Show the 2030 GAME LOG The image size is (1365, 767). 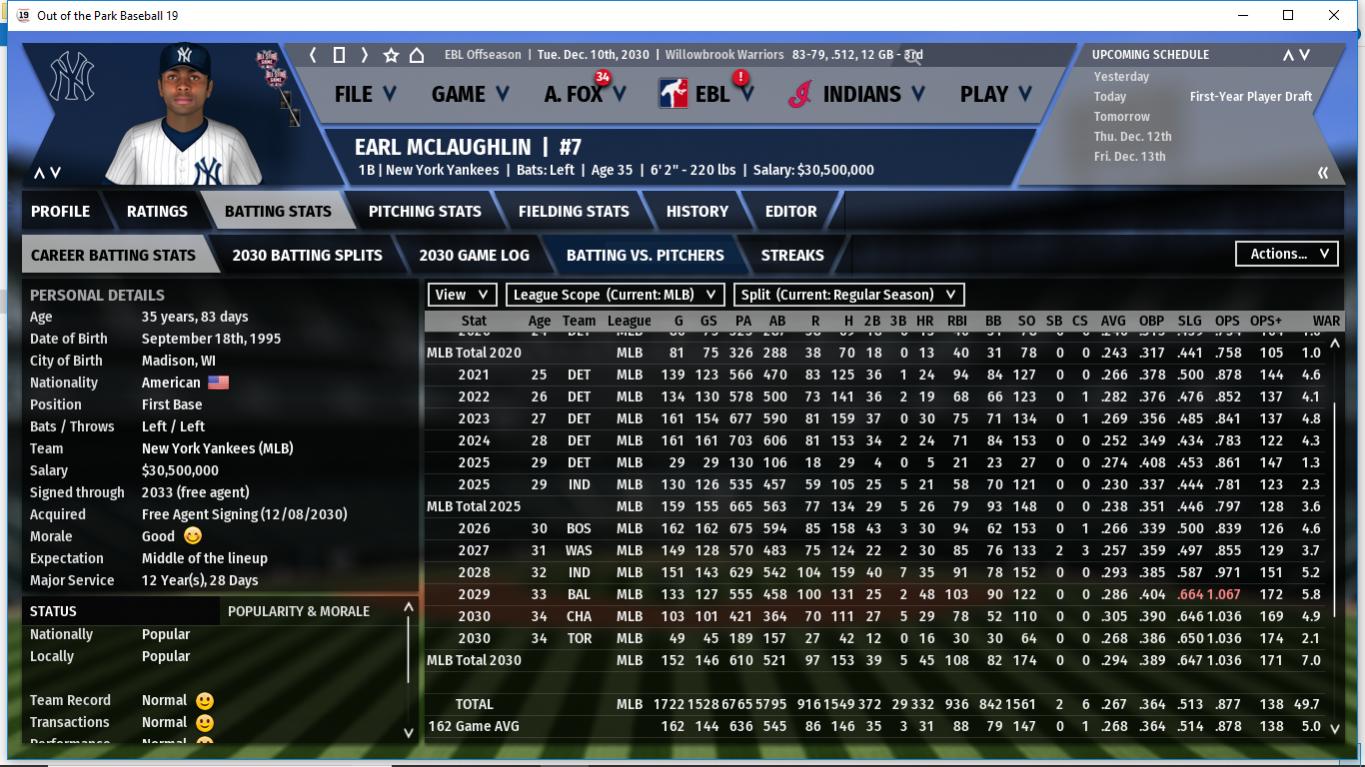coord(474,255)
